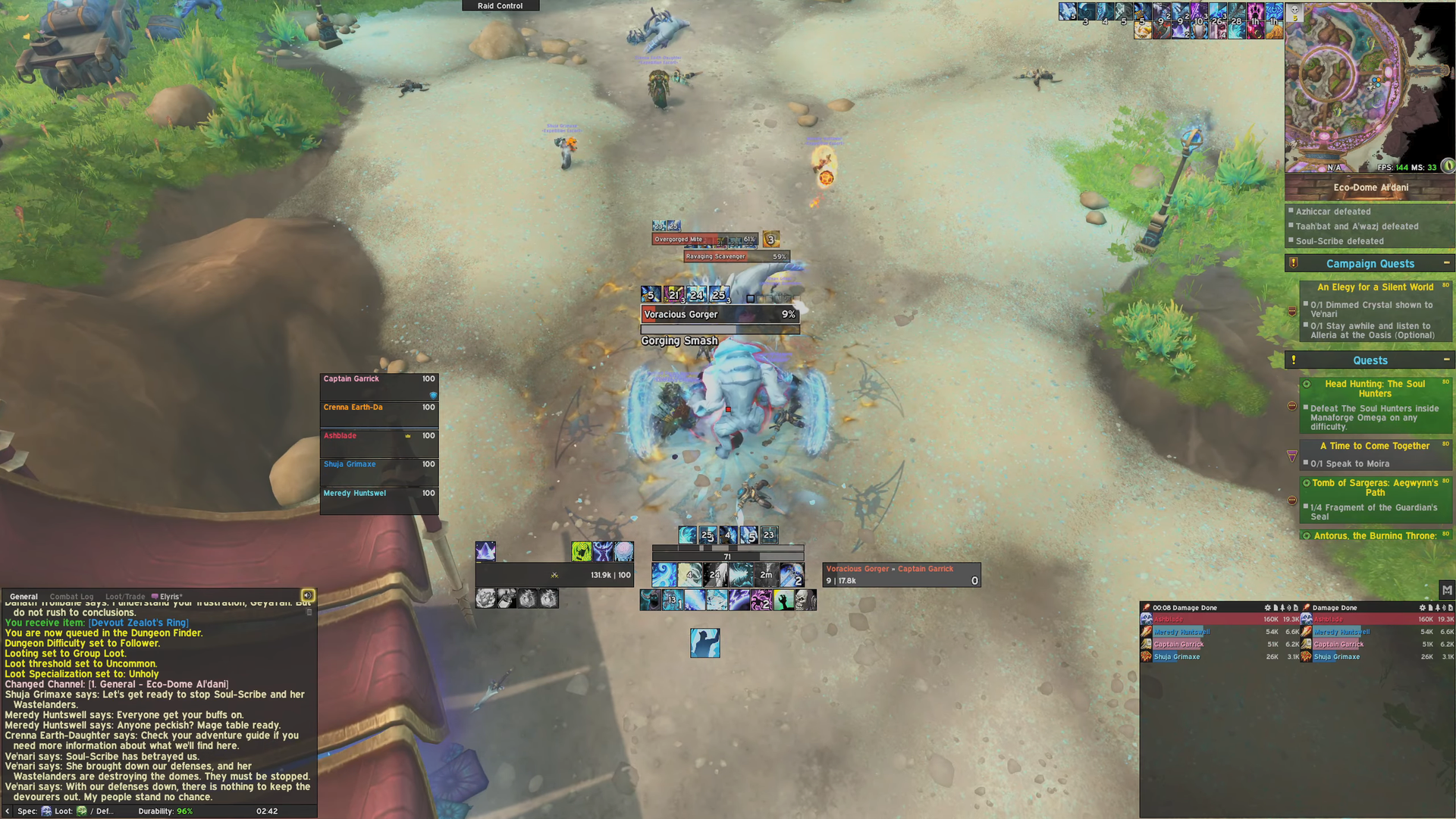Select the Head Hunting: The Soul Hunters quest
The image size is (1456, 819).
coord(1375,388)
